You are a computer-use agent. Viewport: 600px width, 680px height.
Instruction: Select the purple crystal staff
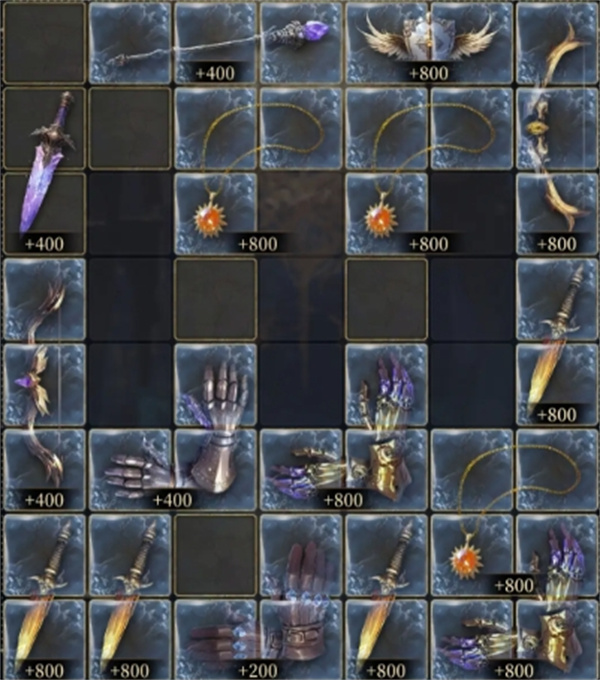coord(215,42)
